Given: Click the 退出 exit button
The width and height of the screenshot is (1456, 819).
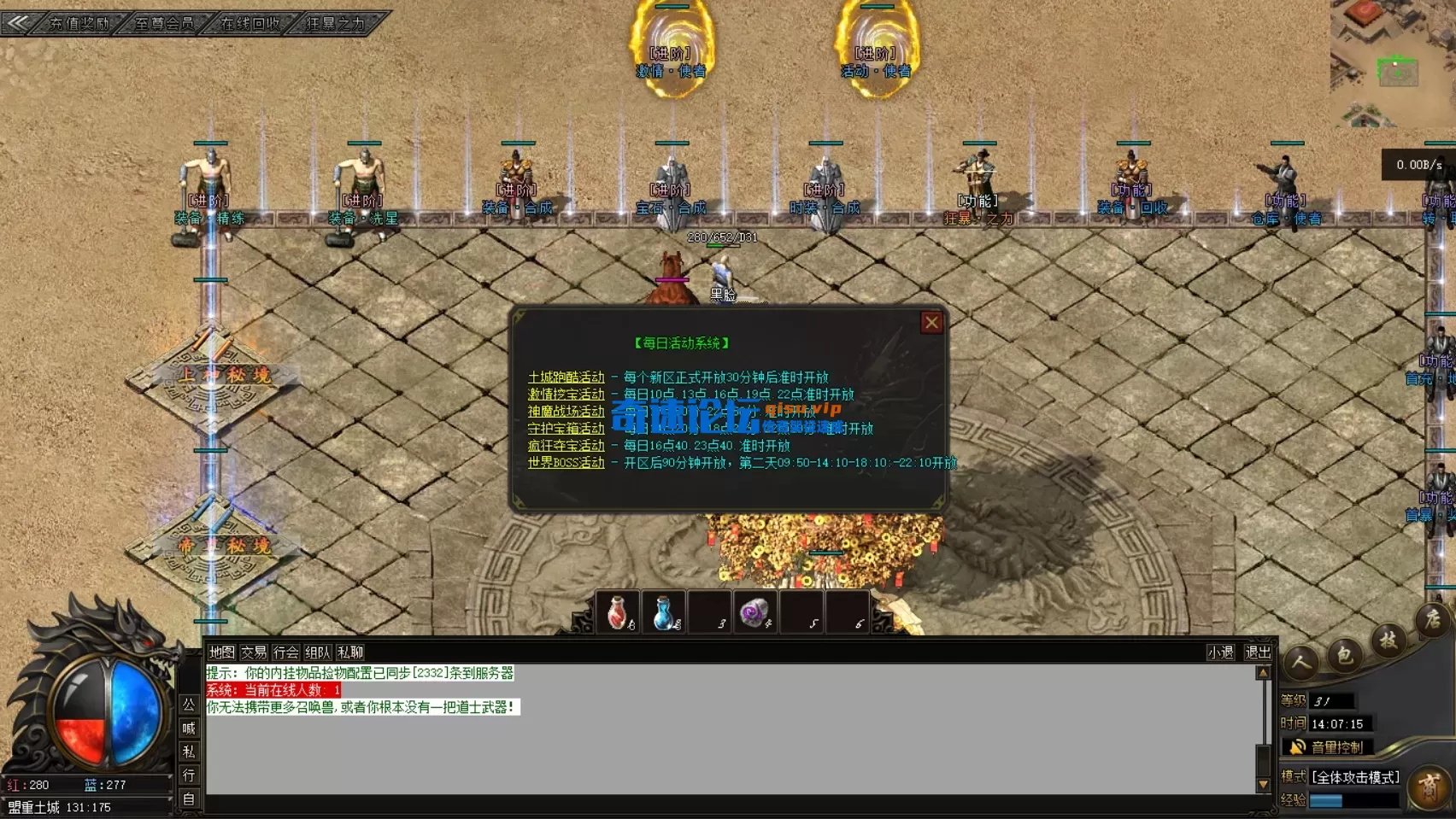Looking at the screenshot, I should [x=1258, y=652].
